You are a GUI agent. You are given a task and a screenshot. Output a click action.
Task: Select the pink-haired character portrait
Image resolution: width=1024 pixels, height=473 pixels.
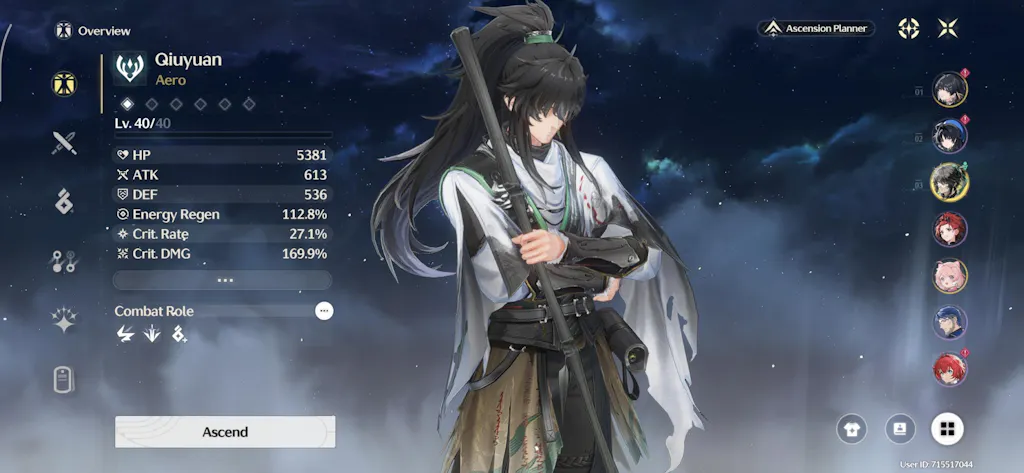point(950,275)
